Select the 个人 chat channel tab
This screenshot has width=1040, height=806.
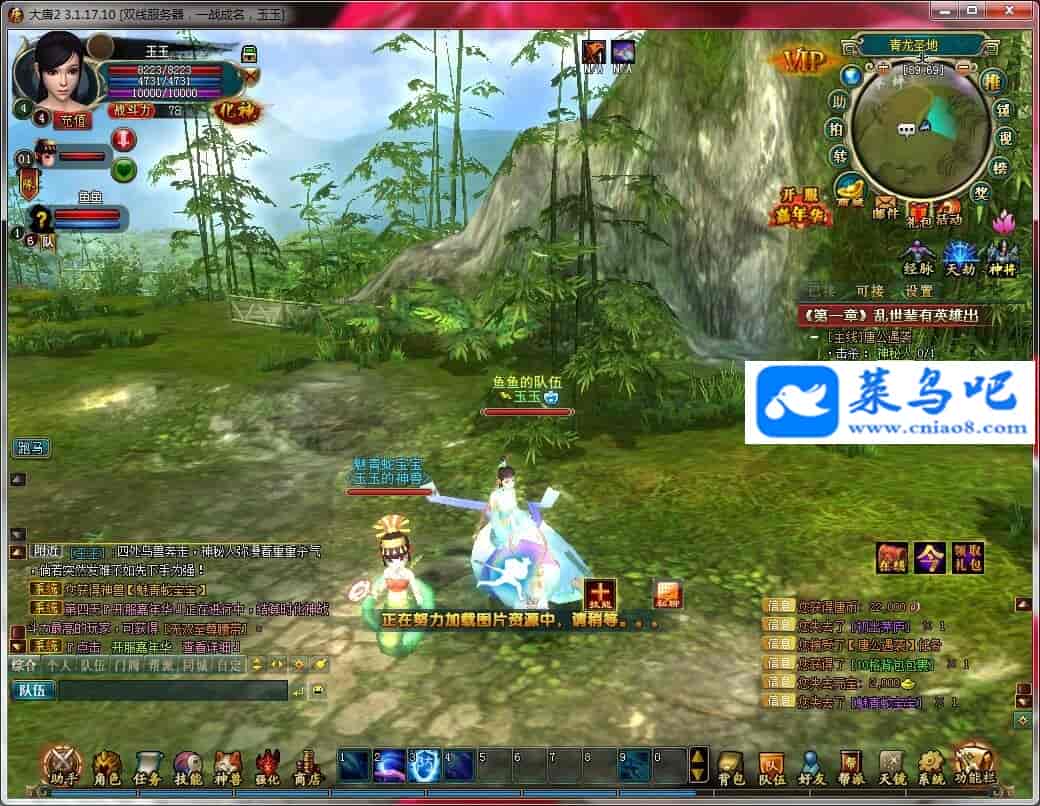pyautogui.click(x=59, y=664)
